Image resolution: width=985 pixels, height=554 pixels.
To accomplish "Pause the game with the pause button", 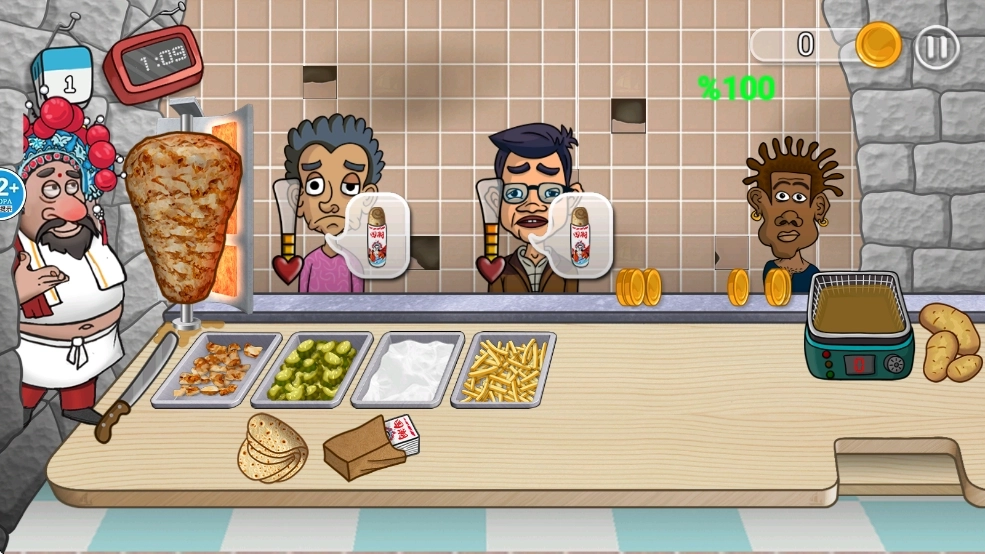I will pos(937,46).
